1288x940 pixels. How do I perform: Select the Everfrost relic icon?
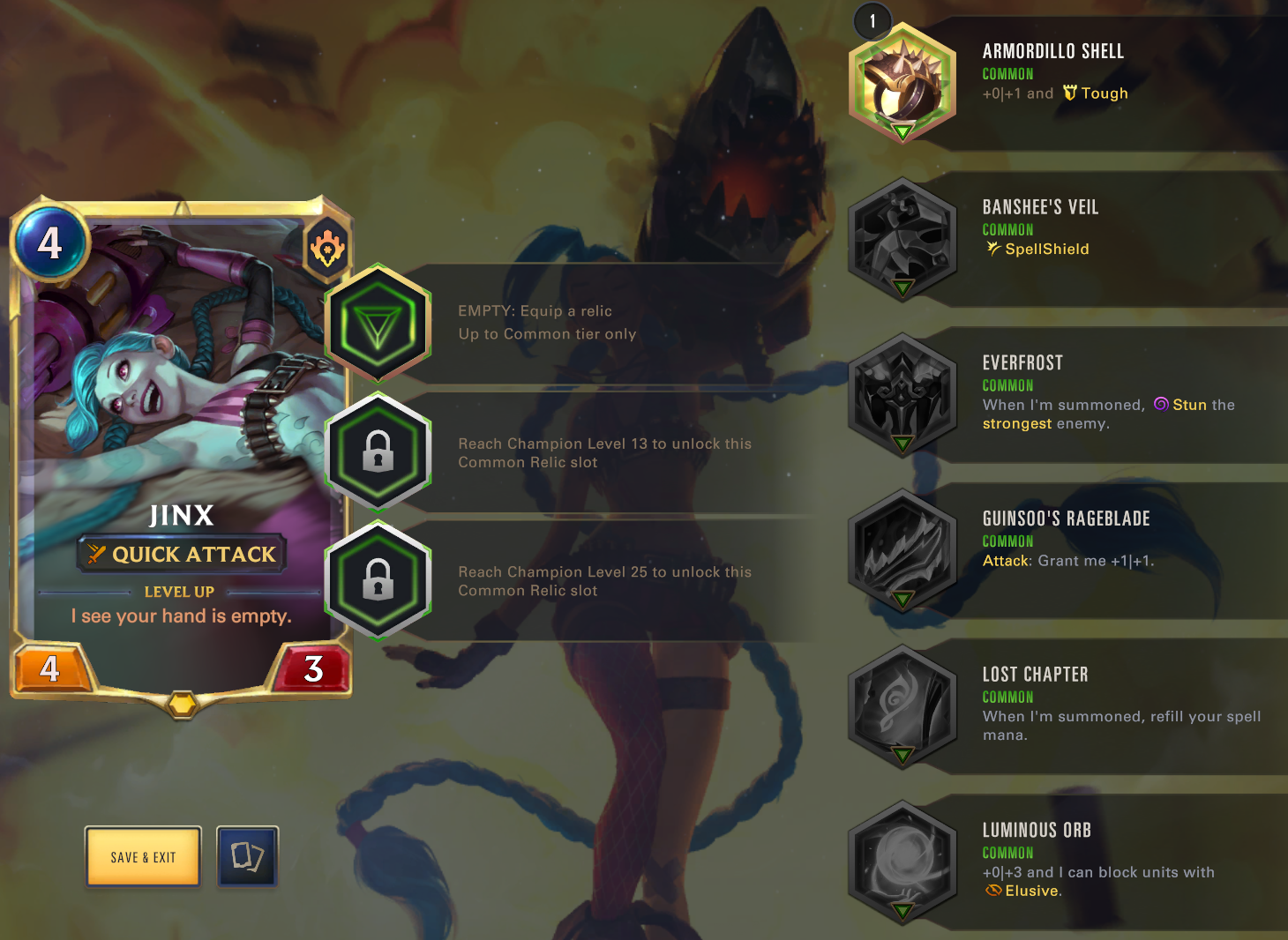tap(902, 392)
